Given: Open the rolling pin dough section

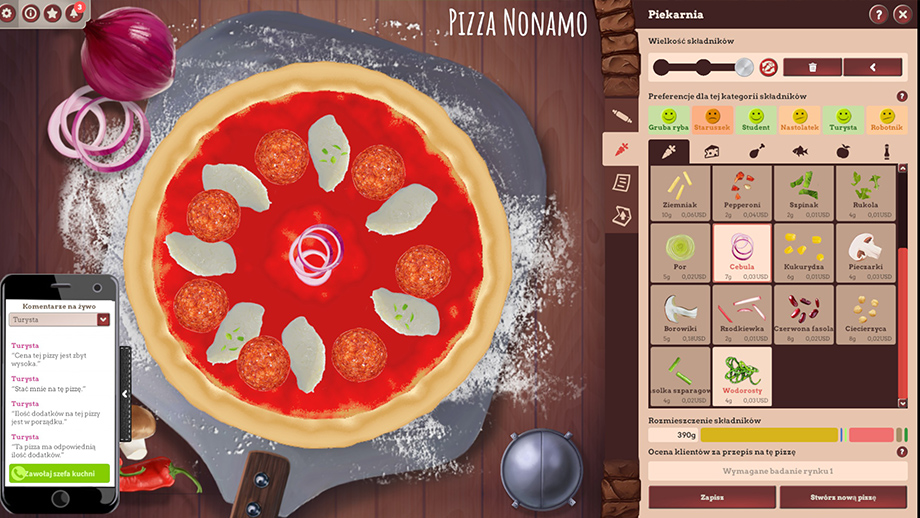Looking at the screenshot, I should 622,116.
